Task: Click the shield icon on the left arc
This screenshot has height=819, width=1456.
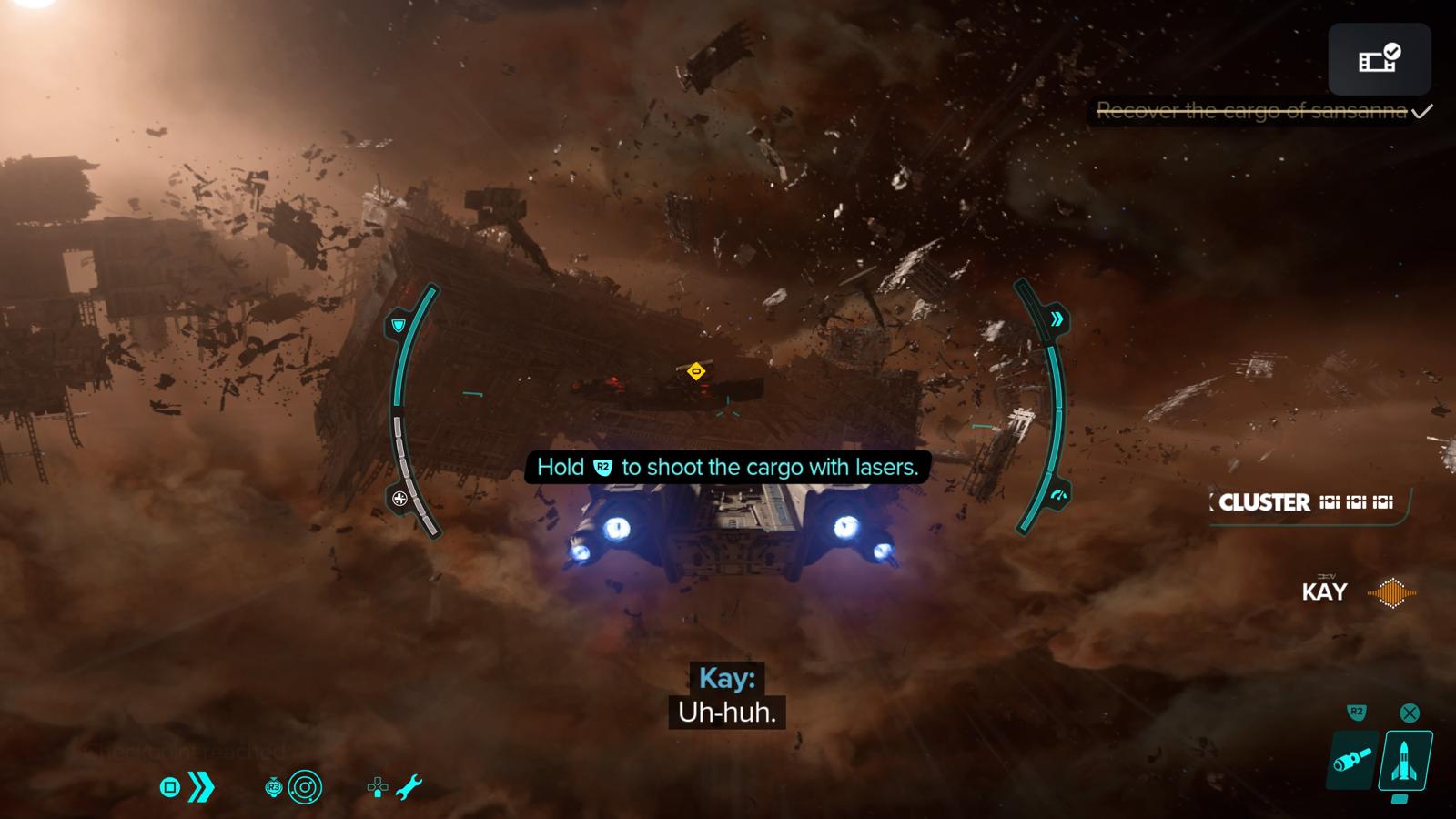Action: (x=399, y=325)
